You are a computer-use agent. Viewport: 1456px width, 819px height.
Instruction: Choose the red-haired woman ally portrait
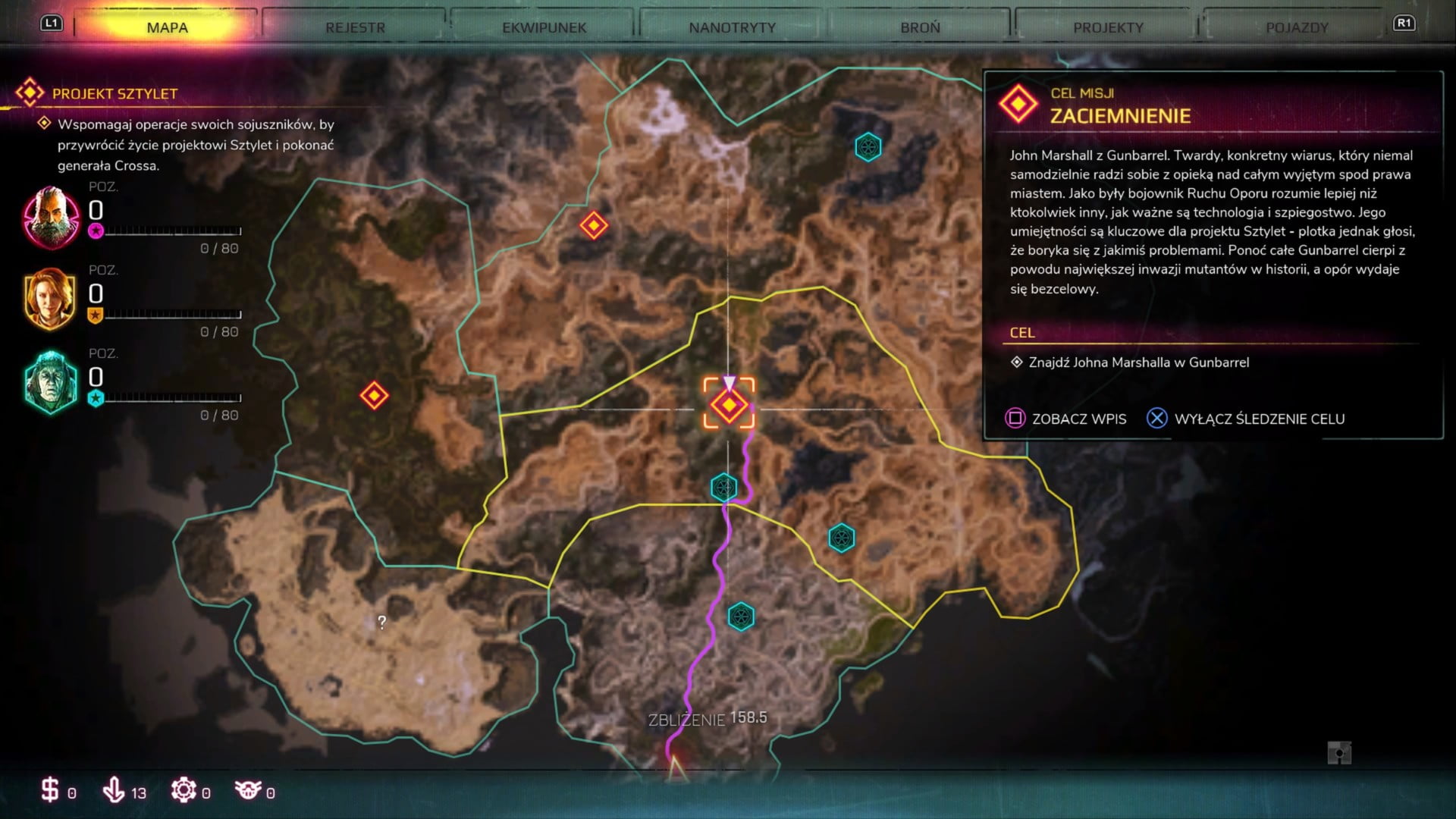50,299
